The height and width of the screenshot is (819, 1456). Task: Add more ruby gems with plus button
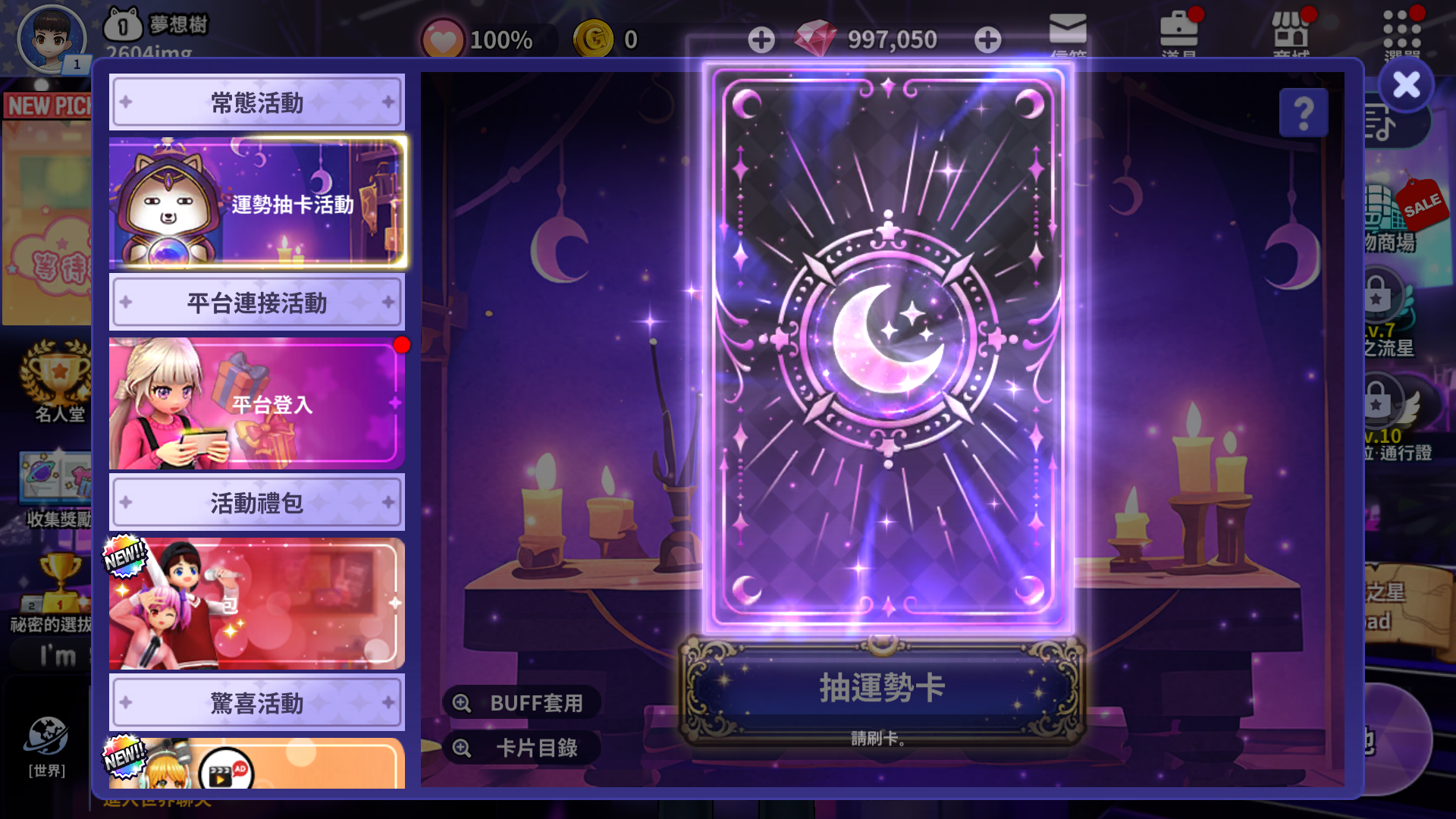point(987,39)
